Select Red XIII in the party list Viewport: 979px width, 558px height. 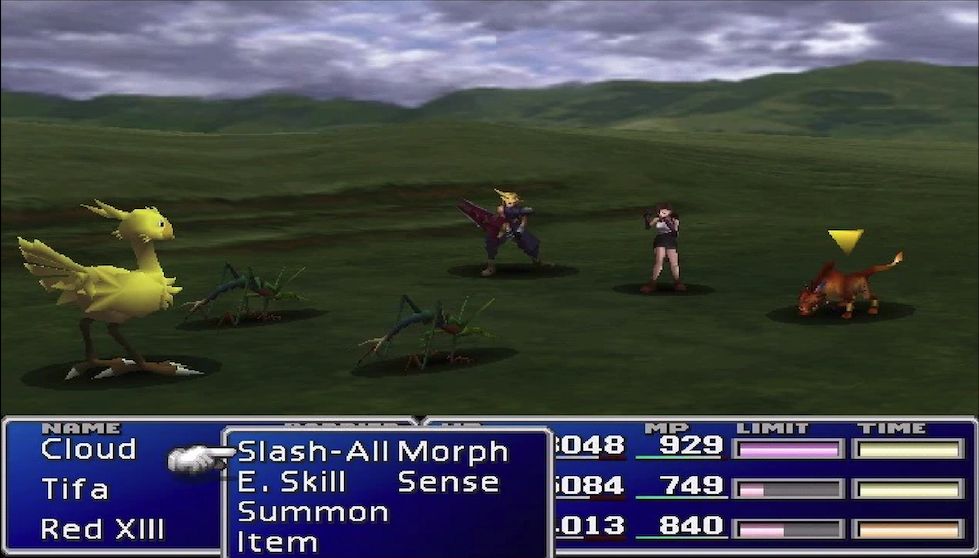[x=102, y=529]
